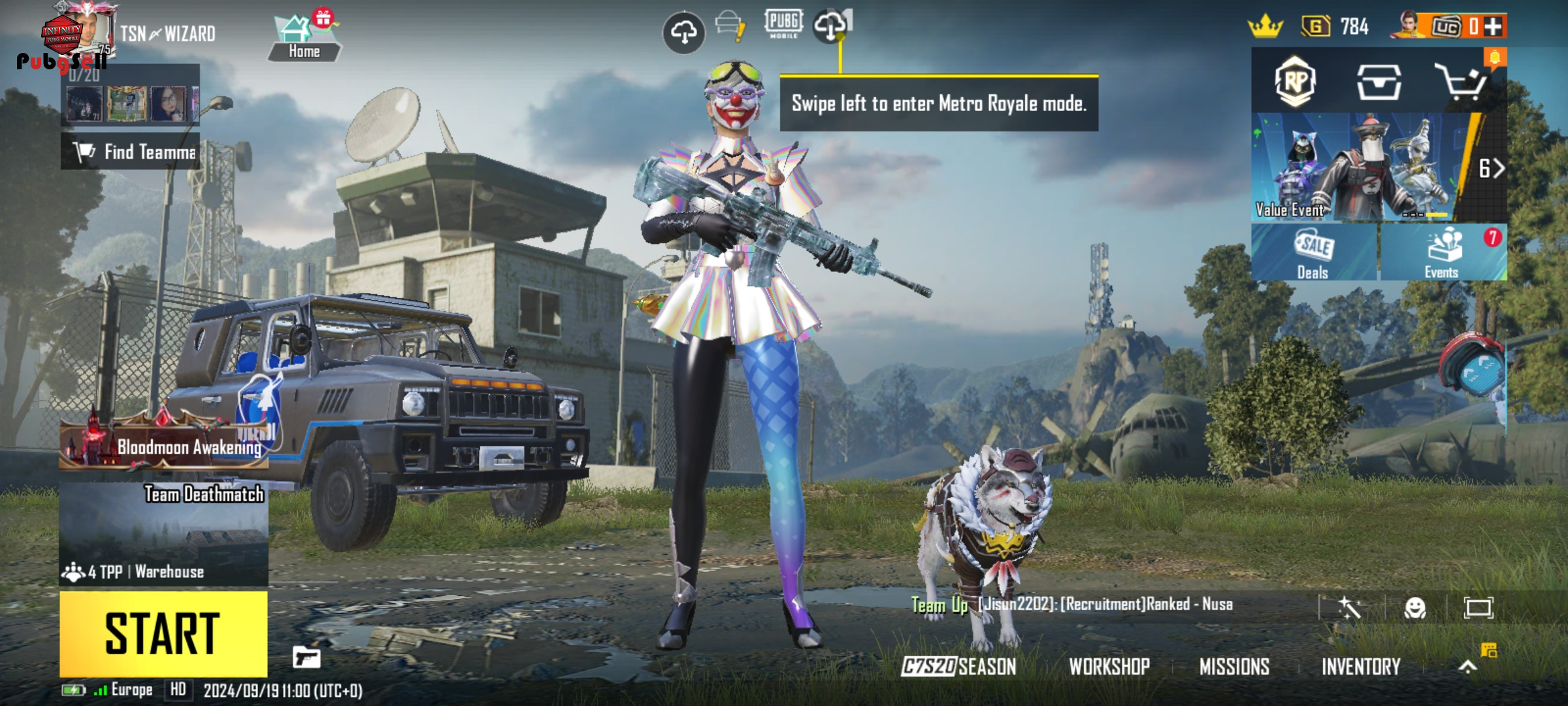Screen dimensions: 1568x706
Task: Open the Deals sale panel
Action: tap(1313, 254)
